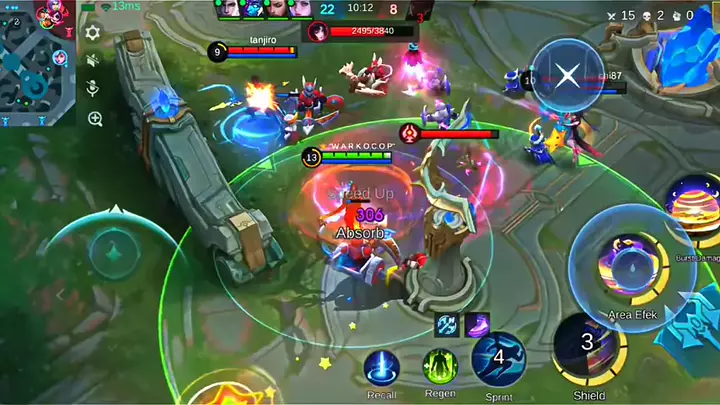The image size is (720, 405).
Task: Toggle the muted microphone icon
Action: click(93, 89)
